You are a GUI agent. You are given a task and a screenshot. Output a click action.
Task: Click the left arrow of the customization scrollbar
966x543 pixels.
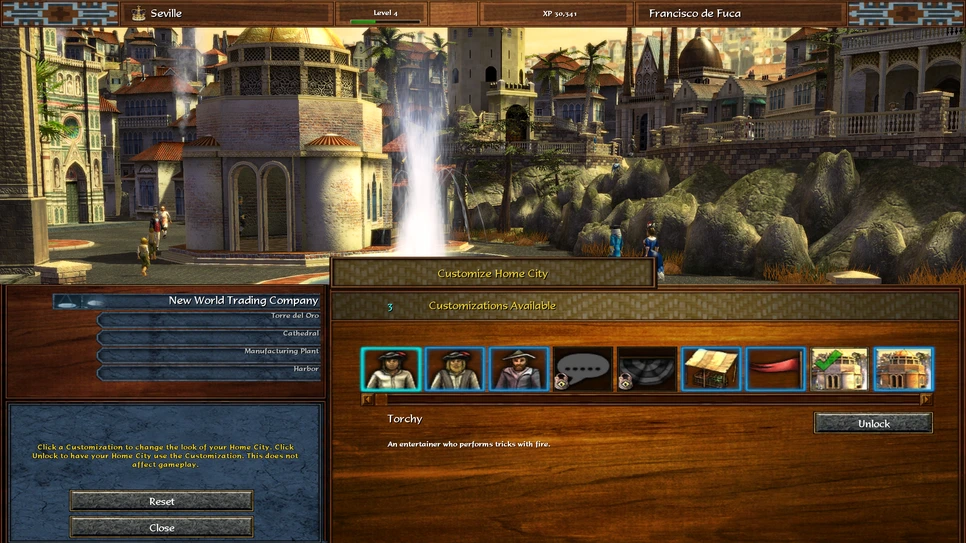click(x=367, y=399)
